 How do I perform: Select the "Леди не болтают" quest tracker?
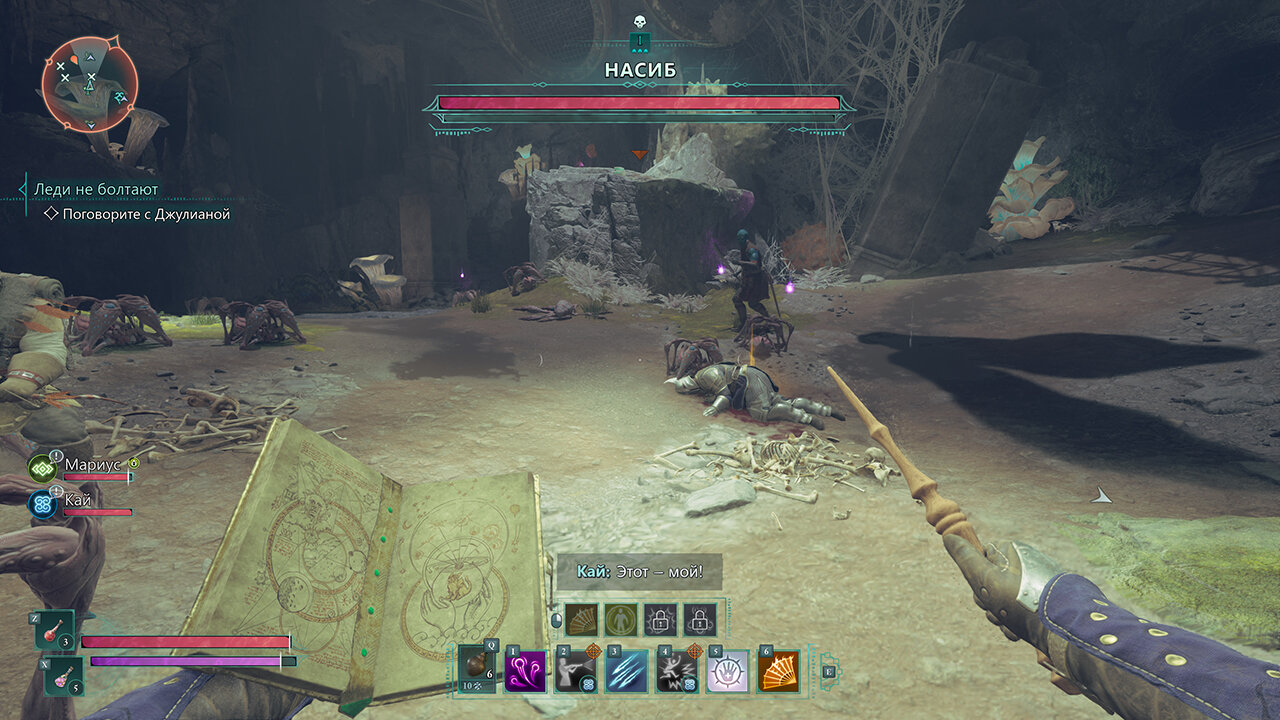click(96, 189)
